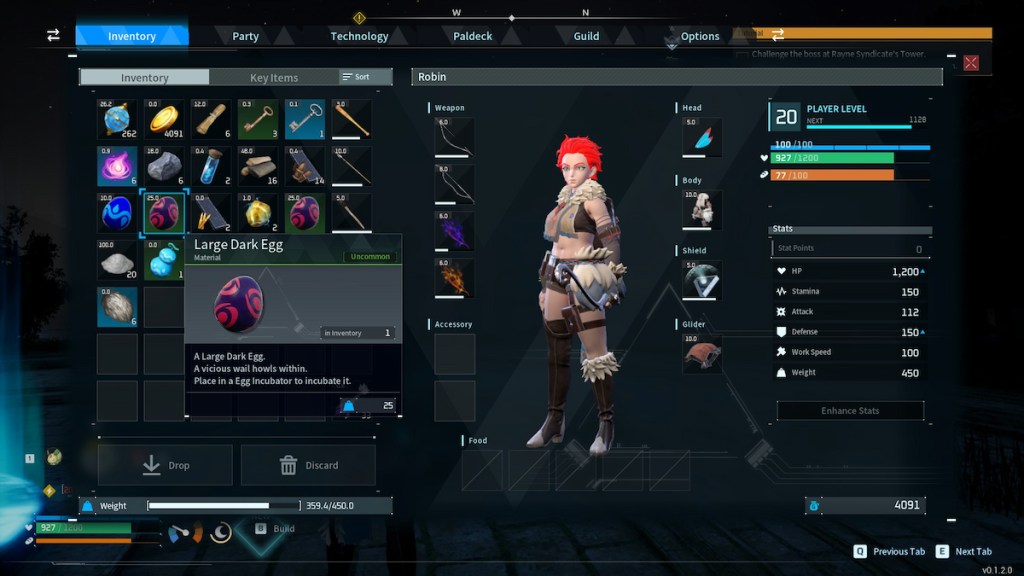Select the Pal Sphere inventory slot
The width and height of the screenshot is (1024, 576).
pyautogui.click(x=117, y=119)
